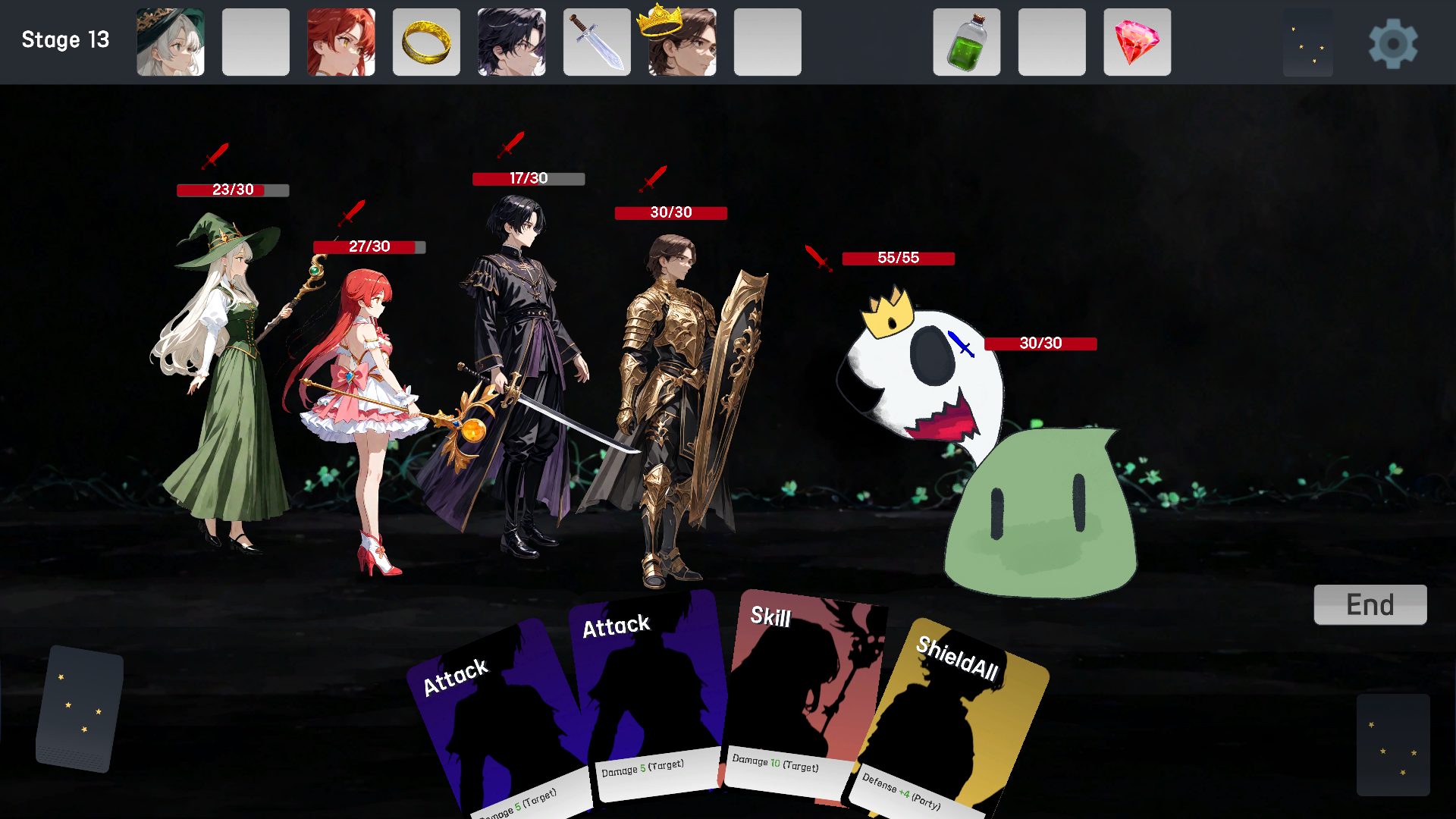Select the sword equipment icon

(x=597, y=42)
